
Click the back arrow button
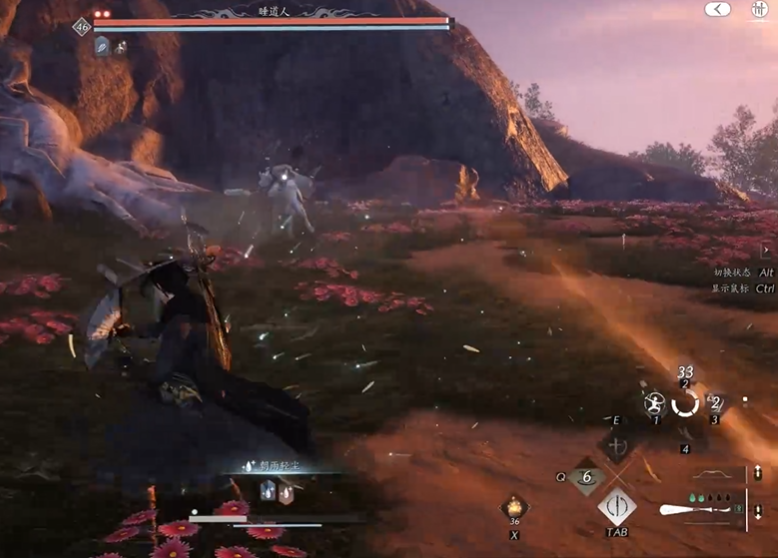coord(717,9)
